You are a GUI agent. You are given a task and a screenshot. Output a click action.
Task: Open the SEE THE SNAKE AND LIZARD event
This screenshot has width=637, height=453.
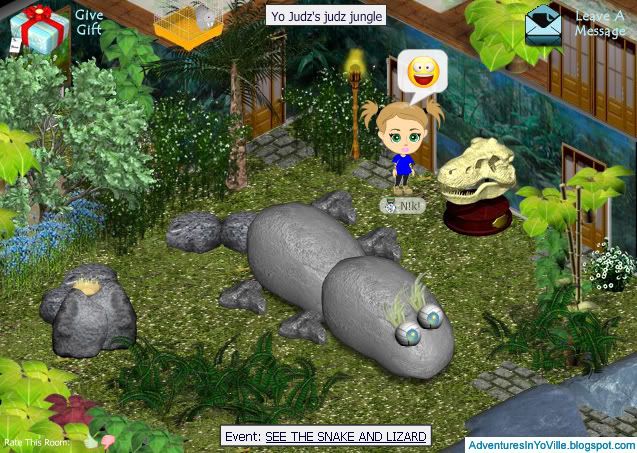(346, 436)
